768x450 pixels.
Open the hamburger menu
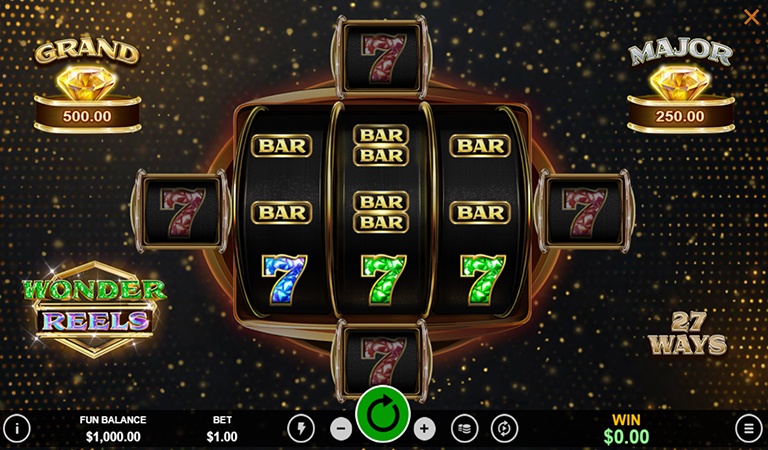point(748,429)
